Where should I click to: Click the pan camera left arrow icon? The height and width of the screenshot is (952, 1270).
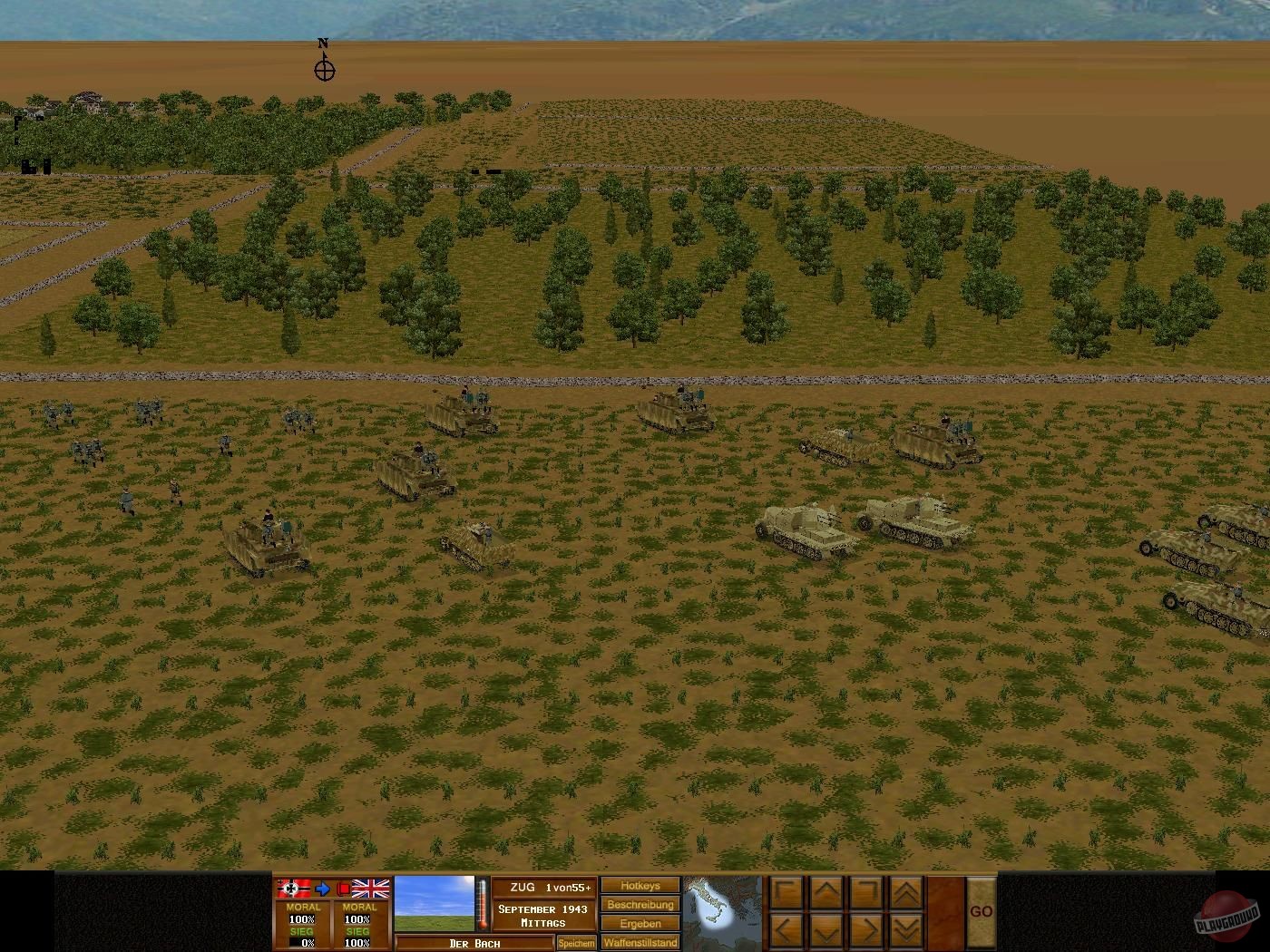[785, 929]
